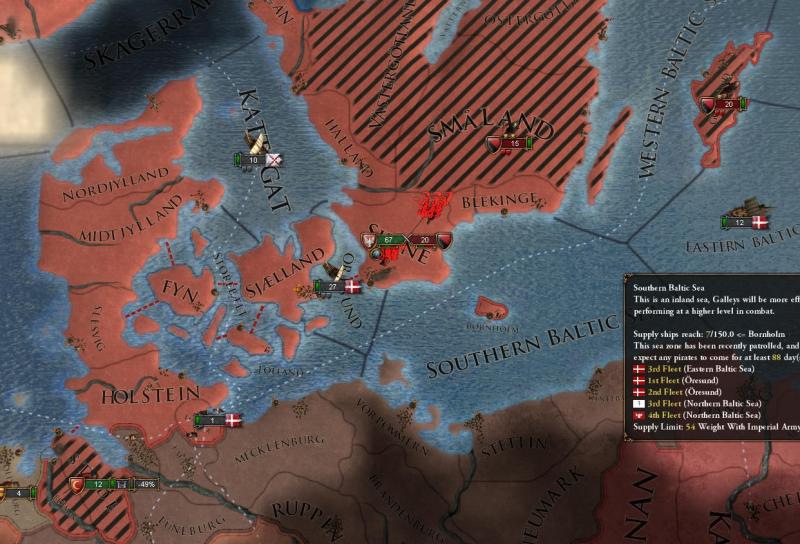Select the 12-regiment crescent-shield army banner
Viewport: 800px width, 544px height.
coord(95,485)
